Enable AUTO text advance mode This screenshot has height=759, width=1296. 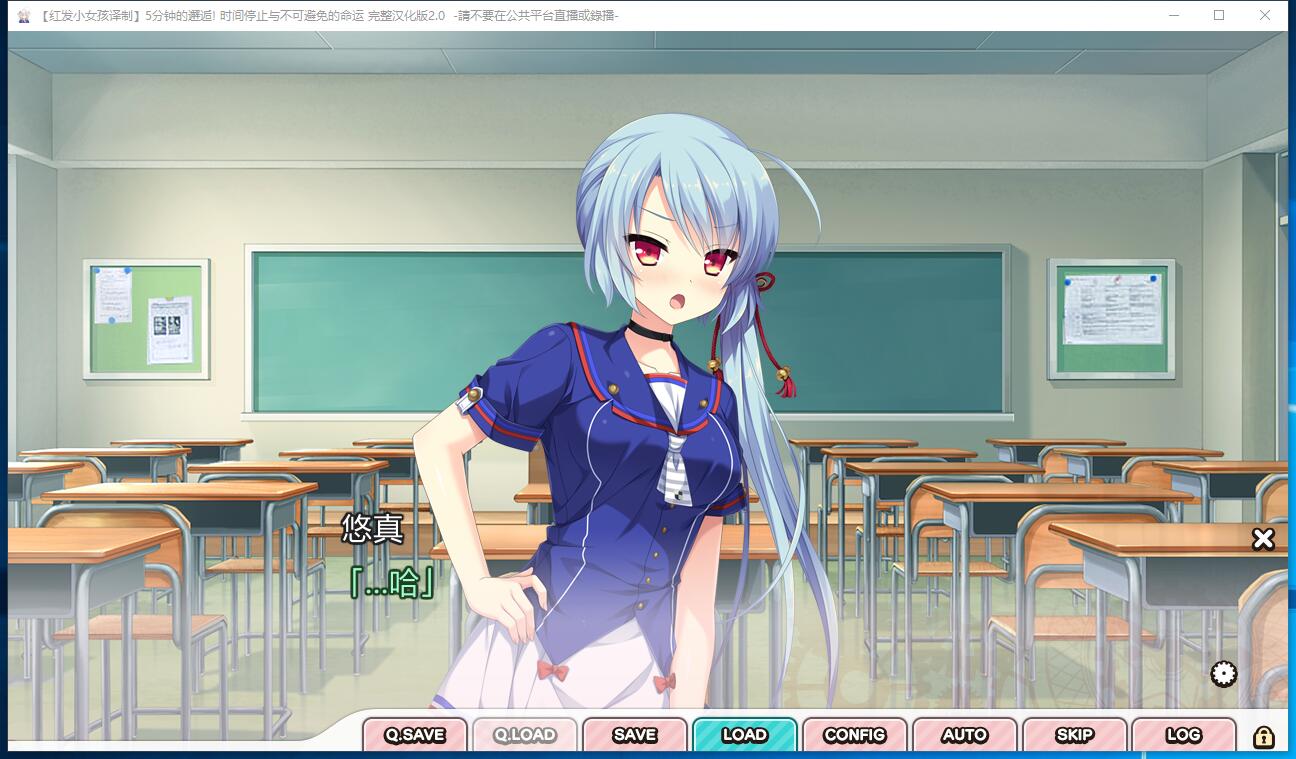pyautogui.click(x=965, y=735)
